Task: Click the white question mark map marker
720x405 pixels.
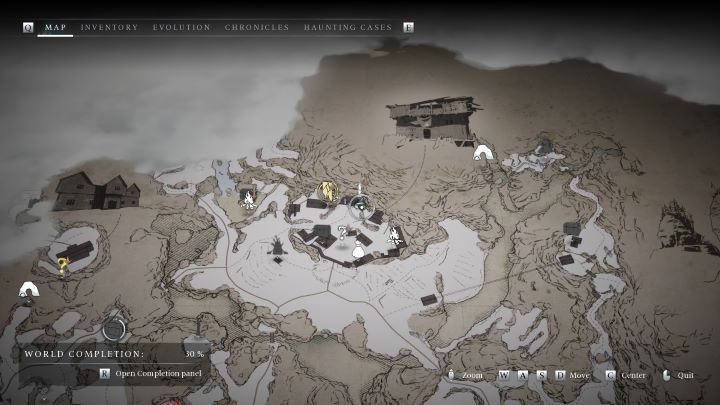Action: 342,232
